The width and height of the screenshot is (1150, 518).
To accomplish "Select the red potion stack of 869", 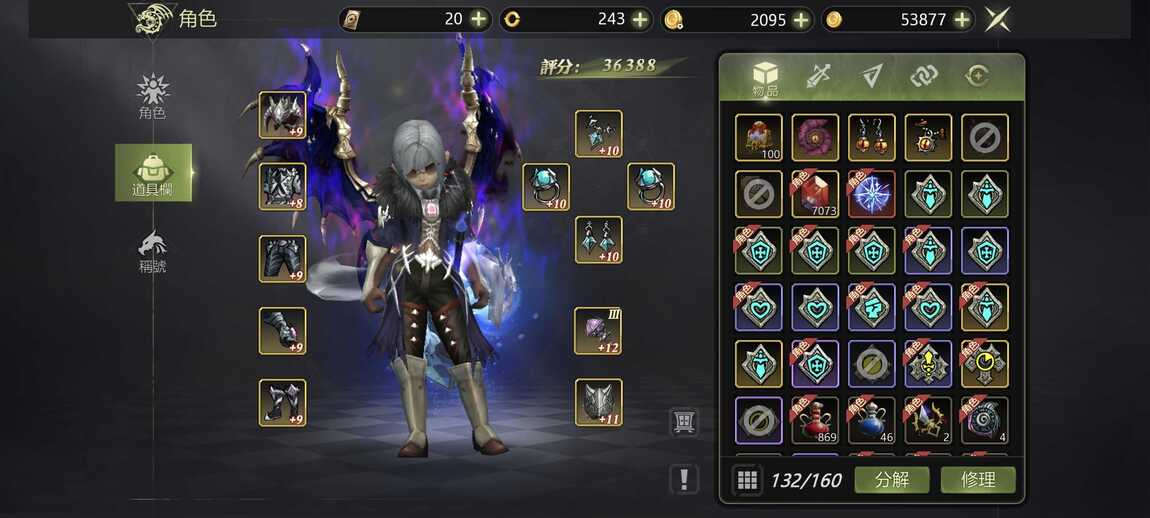I will pos(815,420).
